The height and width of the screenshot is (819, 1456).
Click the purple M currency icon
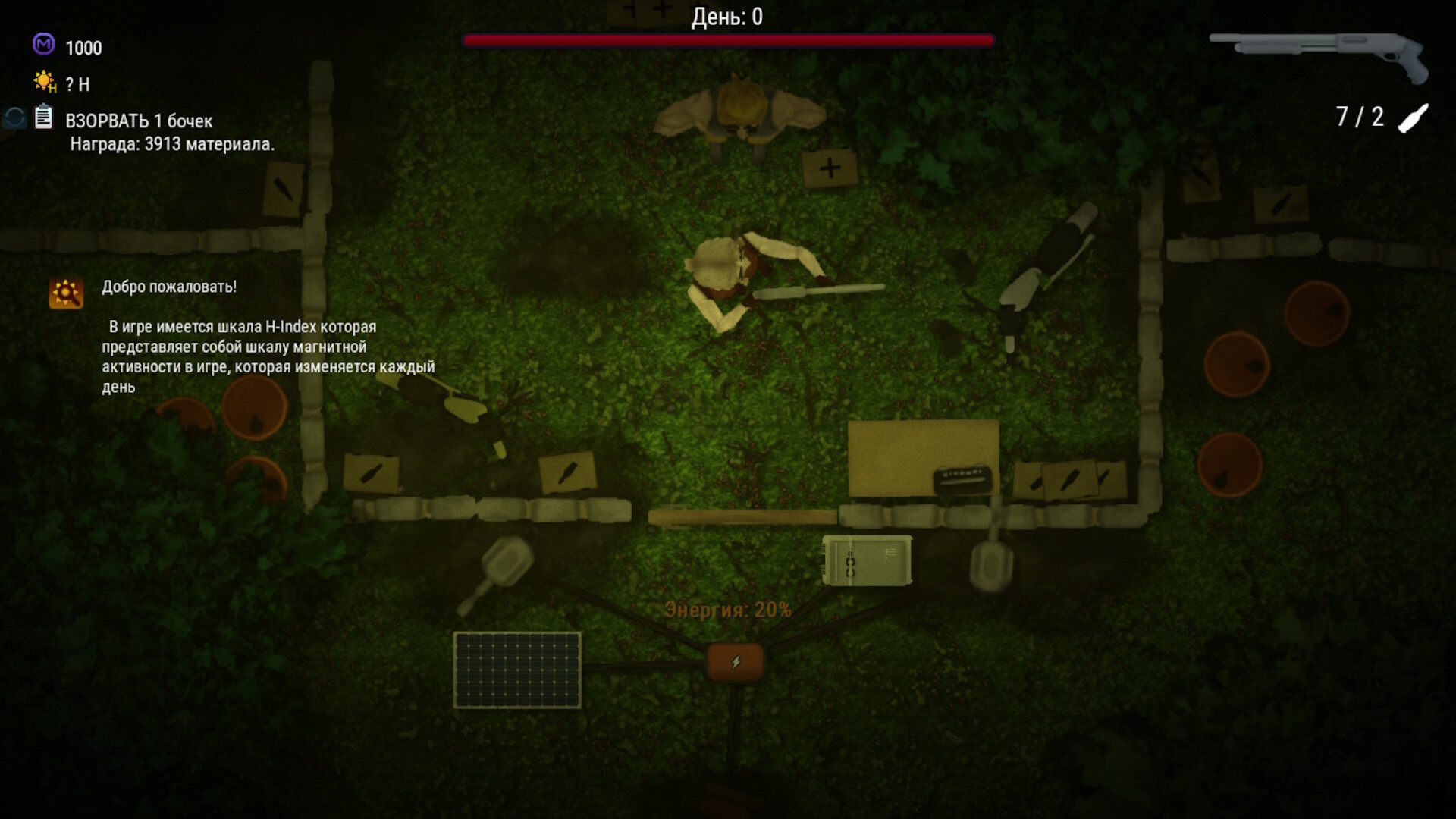coord(42,48)
